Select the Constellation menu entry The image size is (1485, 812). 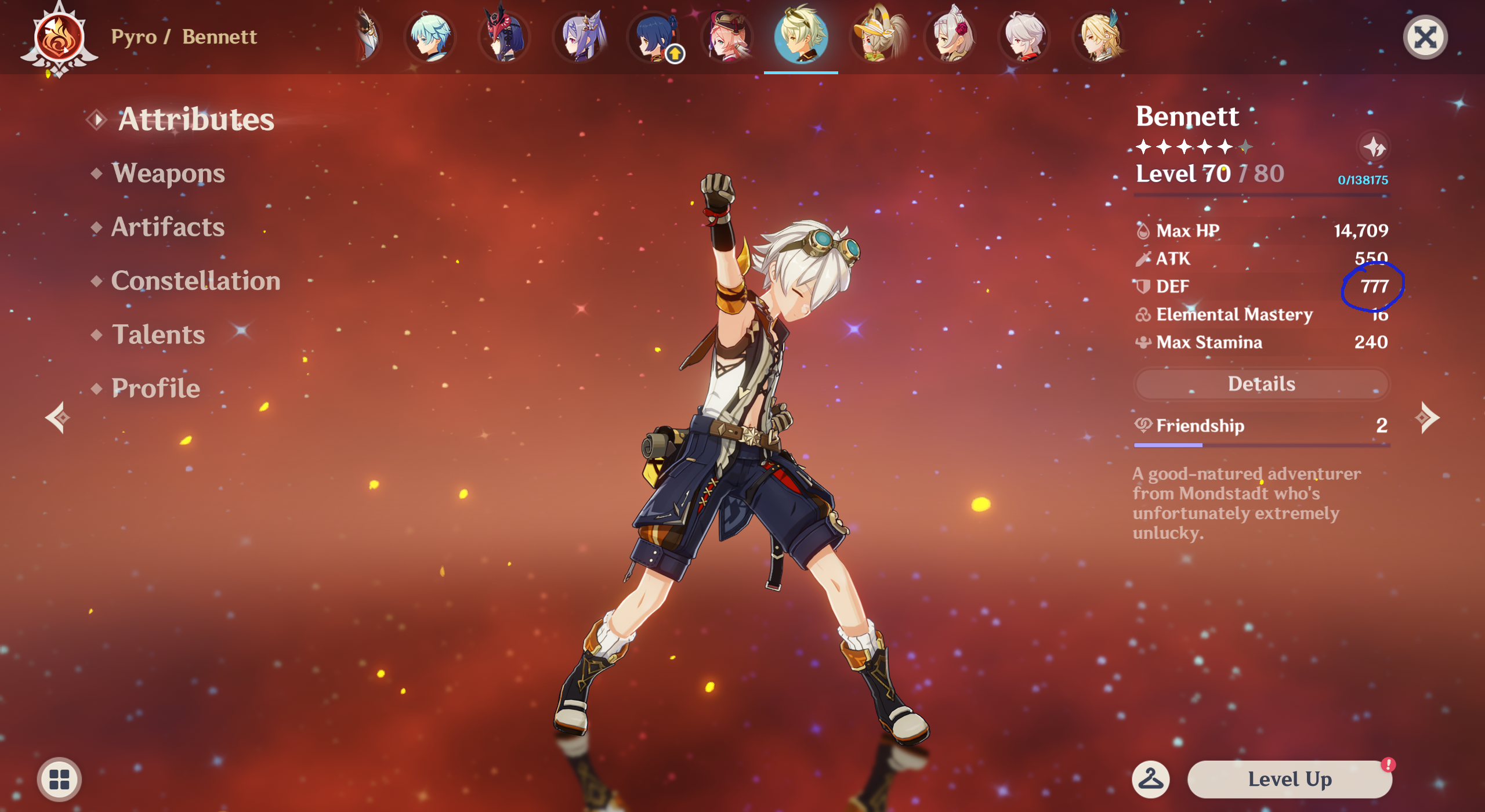pyautogui.click(x=195, y=281)
